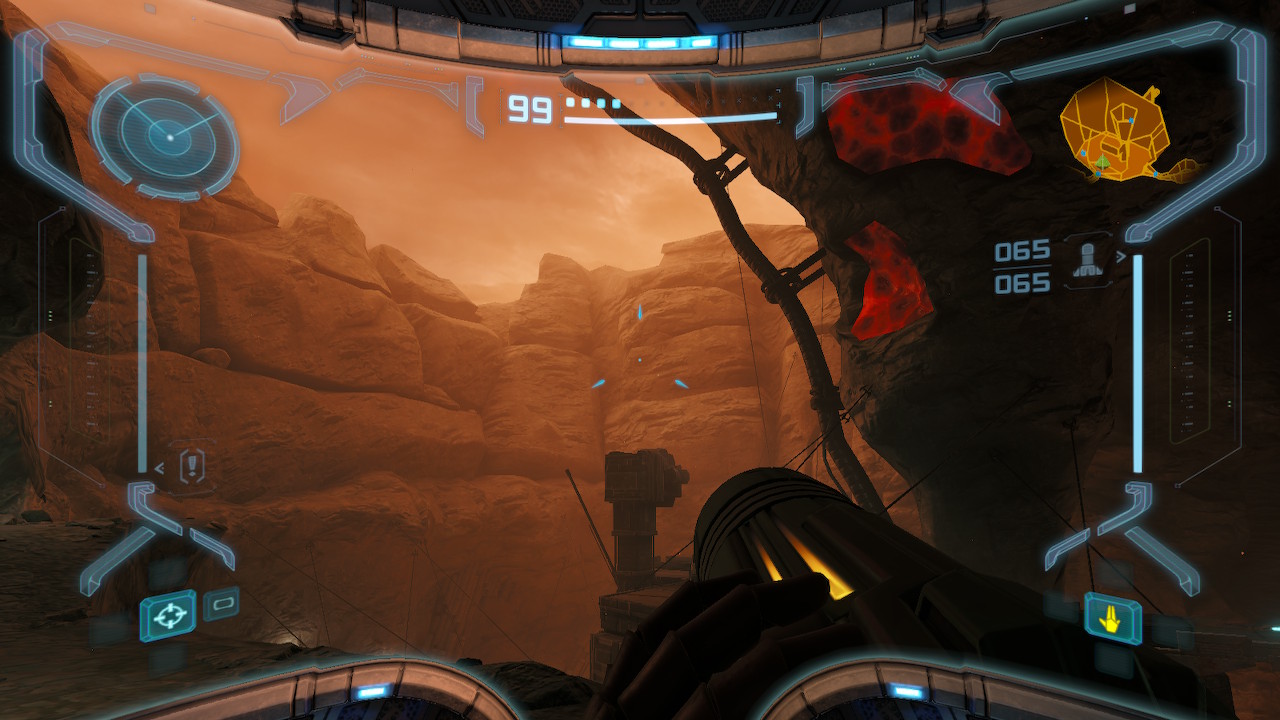Choose the yellow hand beam icon
The height and width of the screenshot is (720, 1280).
click(x=1112, y=620)
